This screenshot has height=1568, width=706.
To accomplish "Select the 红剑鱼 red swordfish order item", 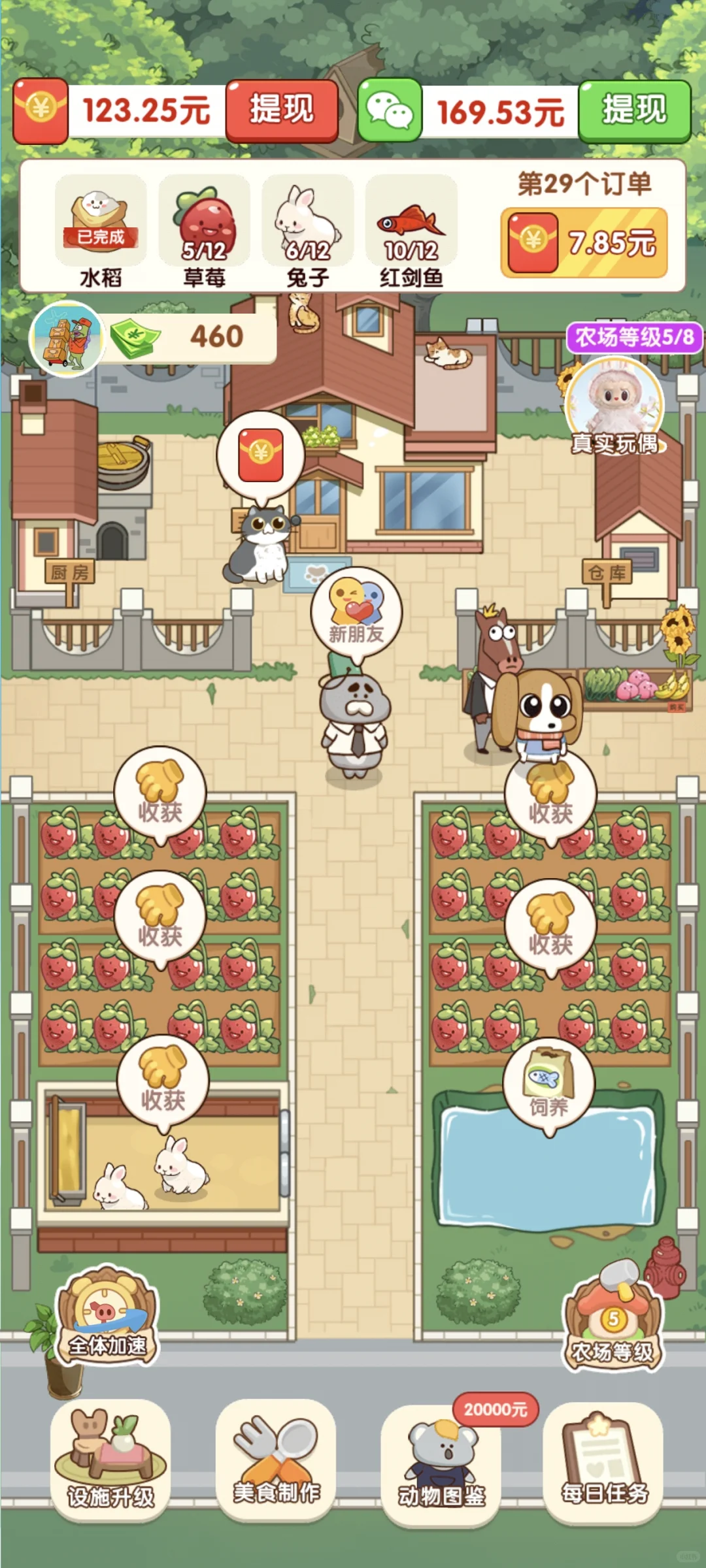I will point(411,232).
